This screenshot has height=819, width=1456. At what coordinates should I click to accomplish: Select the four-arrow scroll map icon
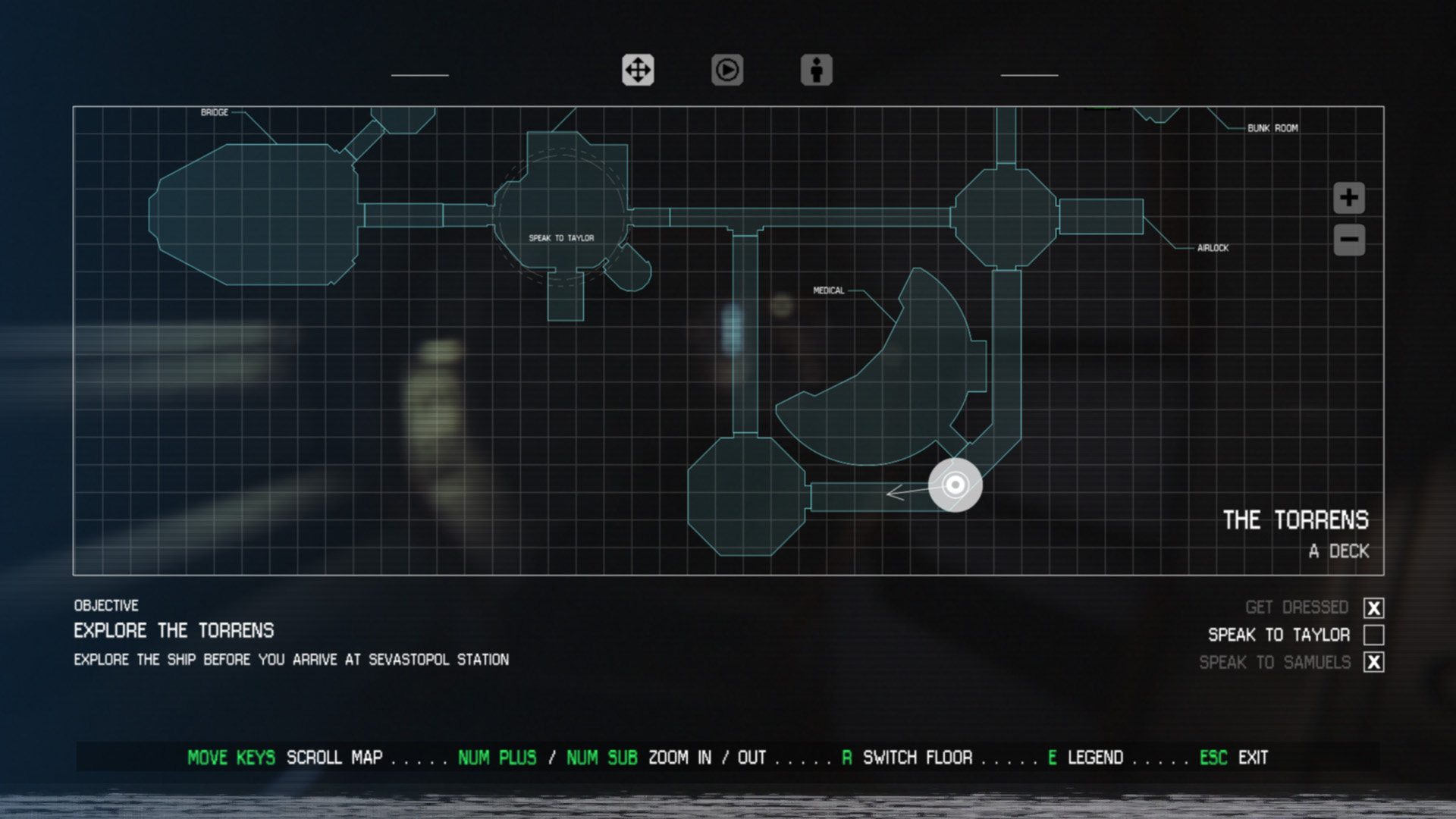(x=638, y=69)
